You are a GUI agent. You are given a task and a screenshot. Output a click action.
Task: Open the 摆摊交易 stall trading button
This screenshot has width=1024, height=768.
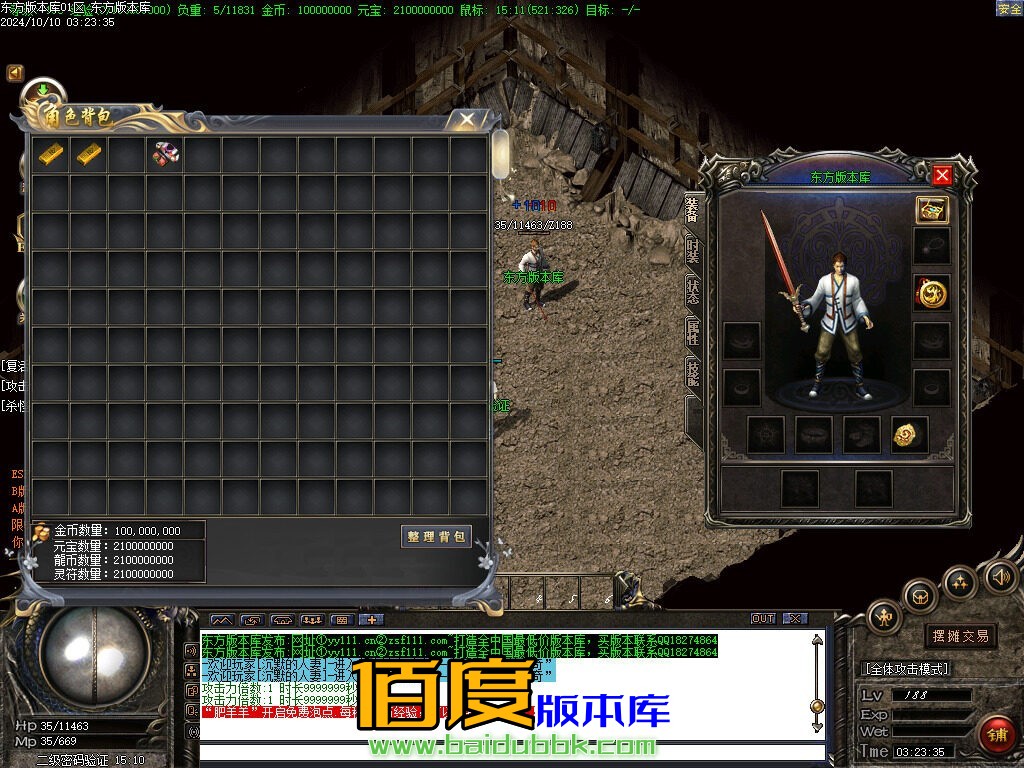pos(960,636)
